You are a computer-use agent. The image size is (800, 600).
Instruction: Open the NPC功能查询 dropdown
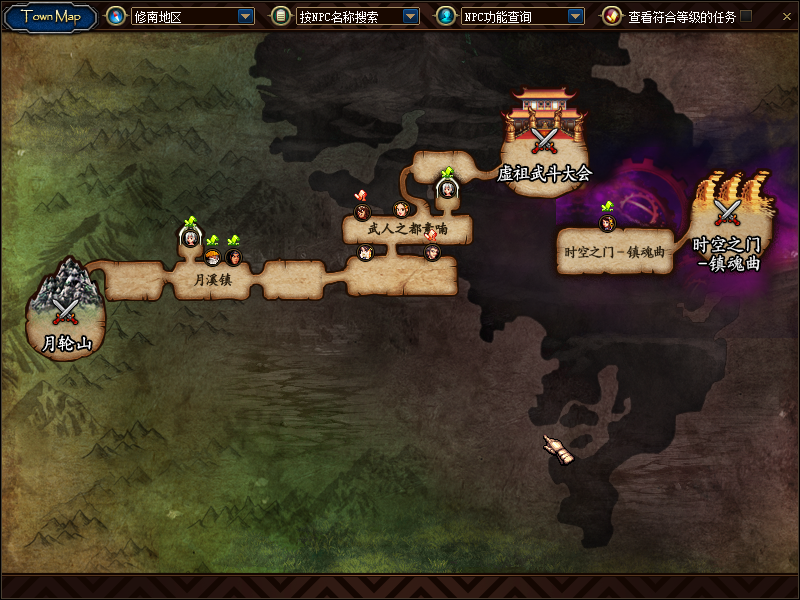[x=575, y=16]
